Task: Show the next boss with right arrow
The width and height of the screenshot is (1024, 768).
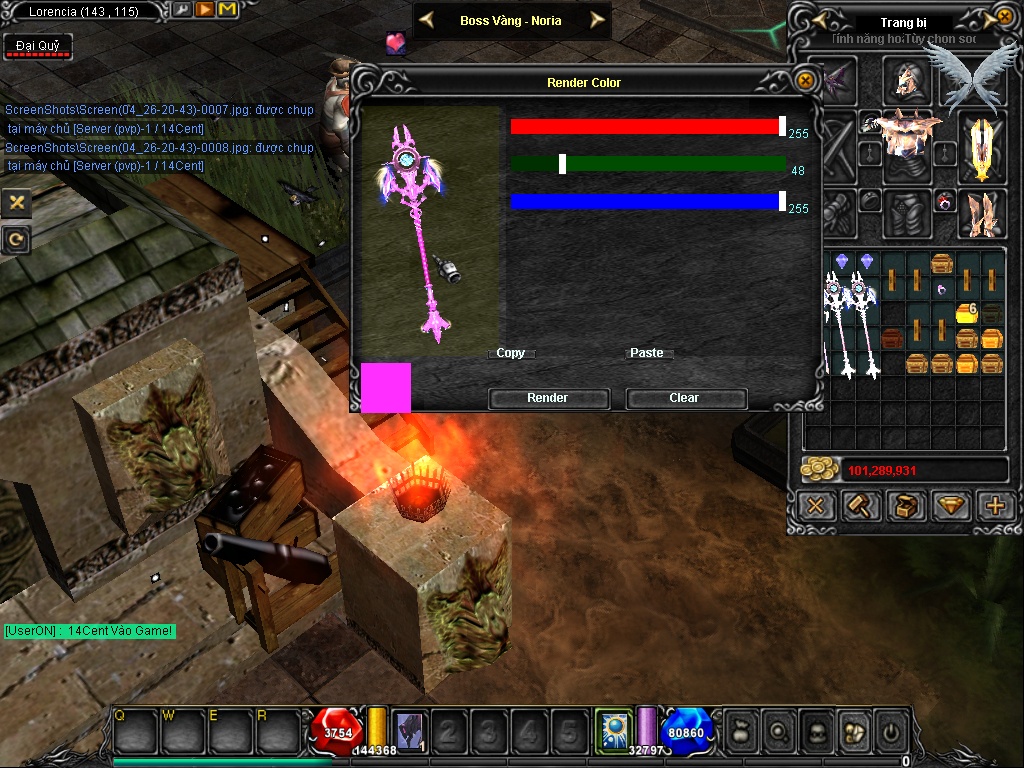Action: click(597, 20)
